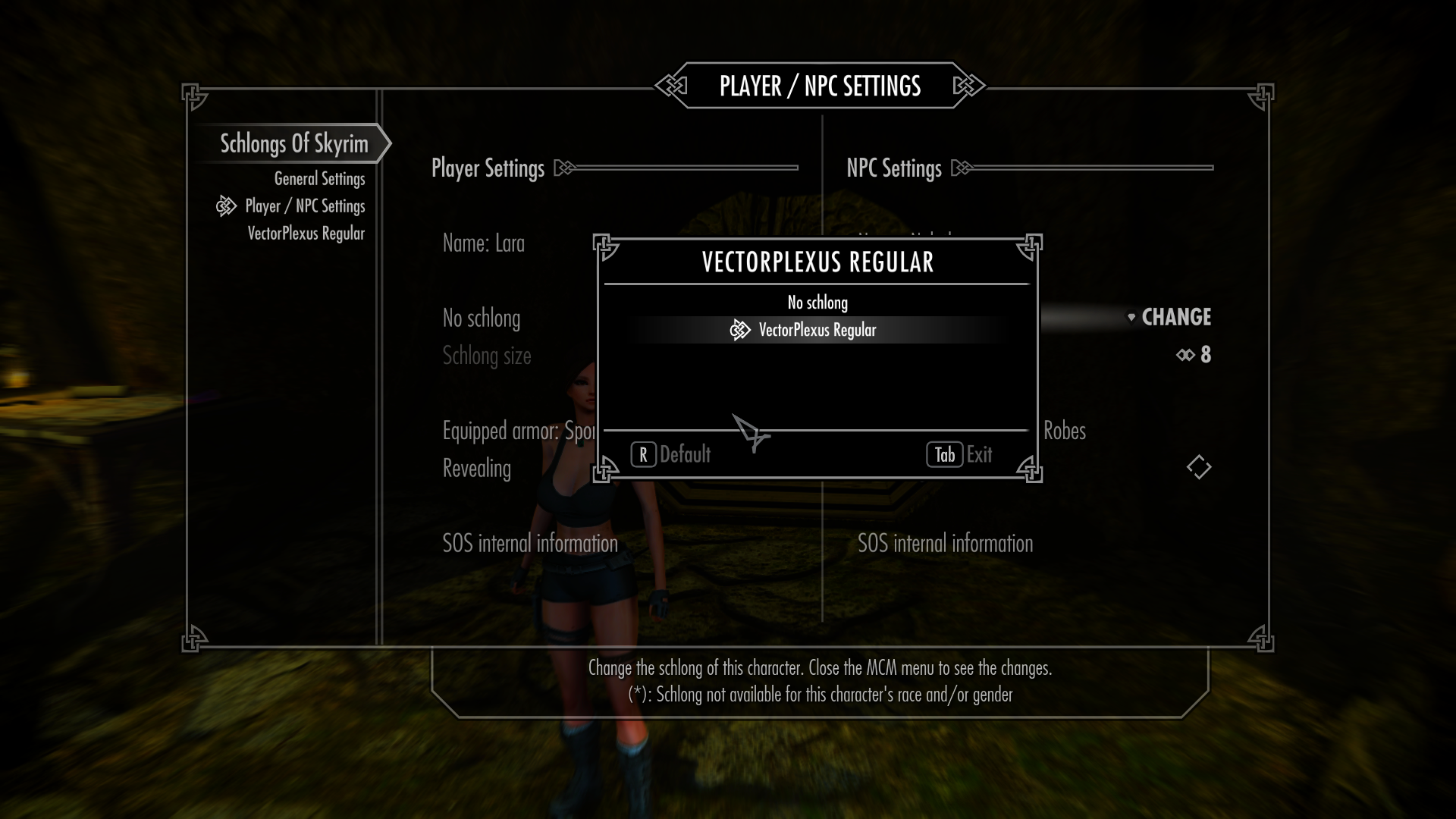Select the player Schlong size option
1456x819 pixels.
[487, 356]
